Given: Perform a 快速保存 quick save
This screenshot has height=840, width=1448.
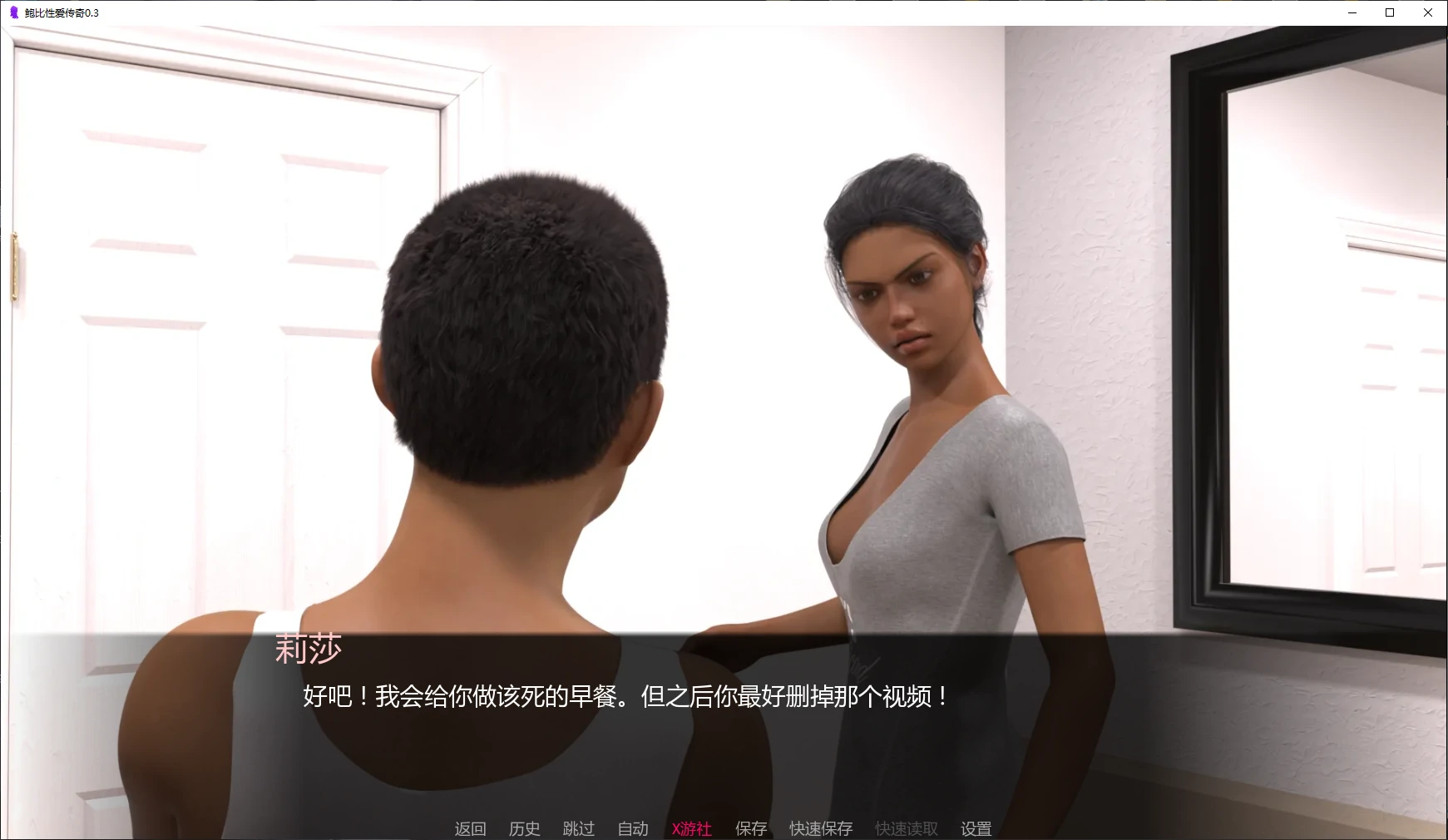Looking at the screenshot, I should tap(820, 828).
